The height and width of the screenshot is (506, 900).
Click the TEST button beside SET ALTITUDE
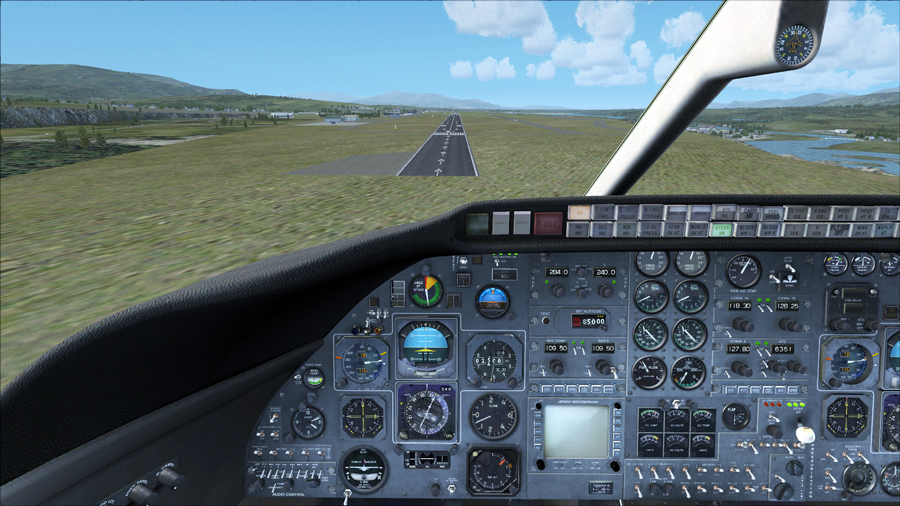click(546, 321)
